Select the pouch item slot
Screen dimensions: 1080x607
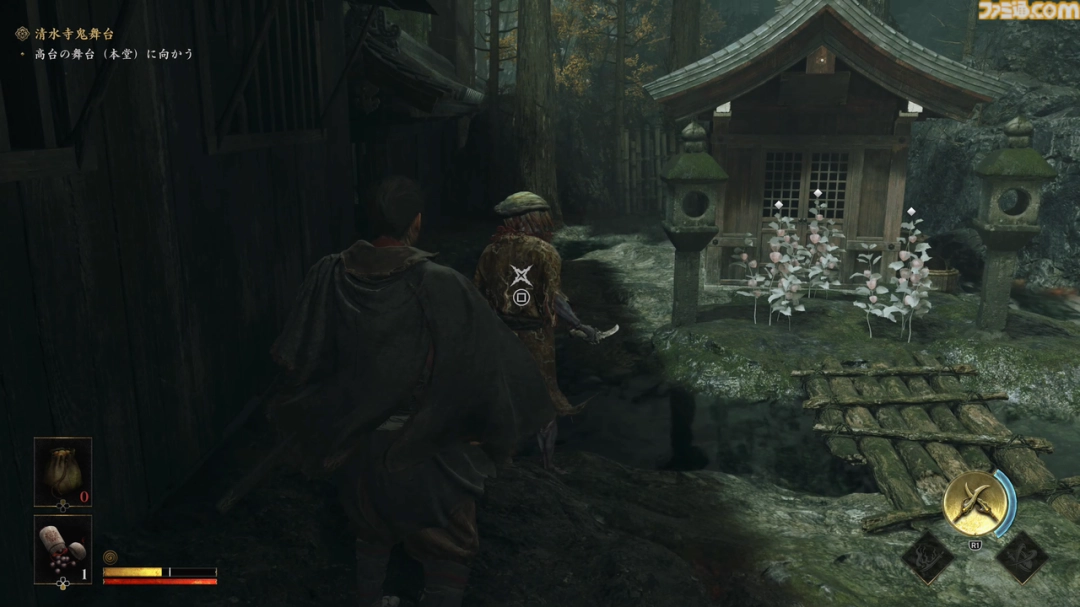[x=62, y=471]
